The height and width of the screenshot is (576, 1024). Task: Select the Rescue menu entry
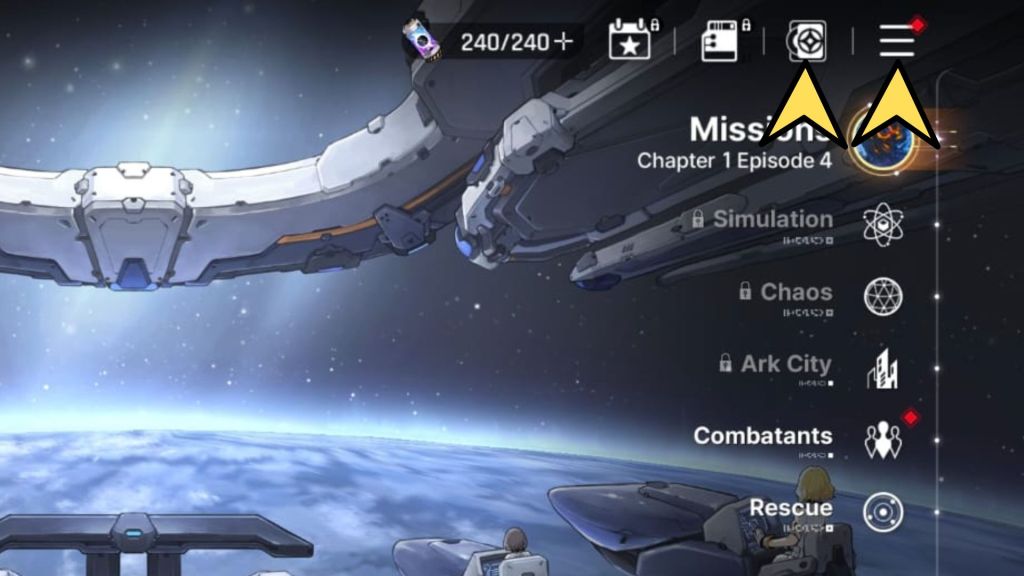pos(792,508)
